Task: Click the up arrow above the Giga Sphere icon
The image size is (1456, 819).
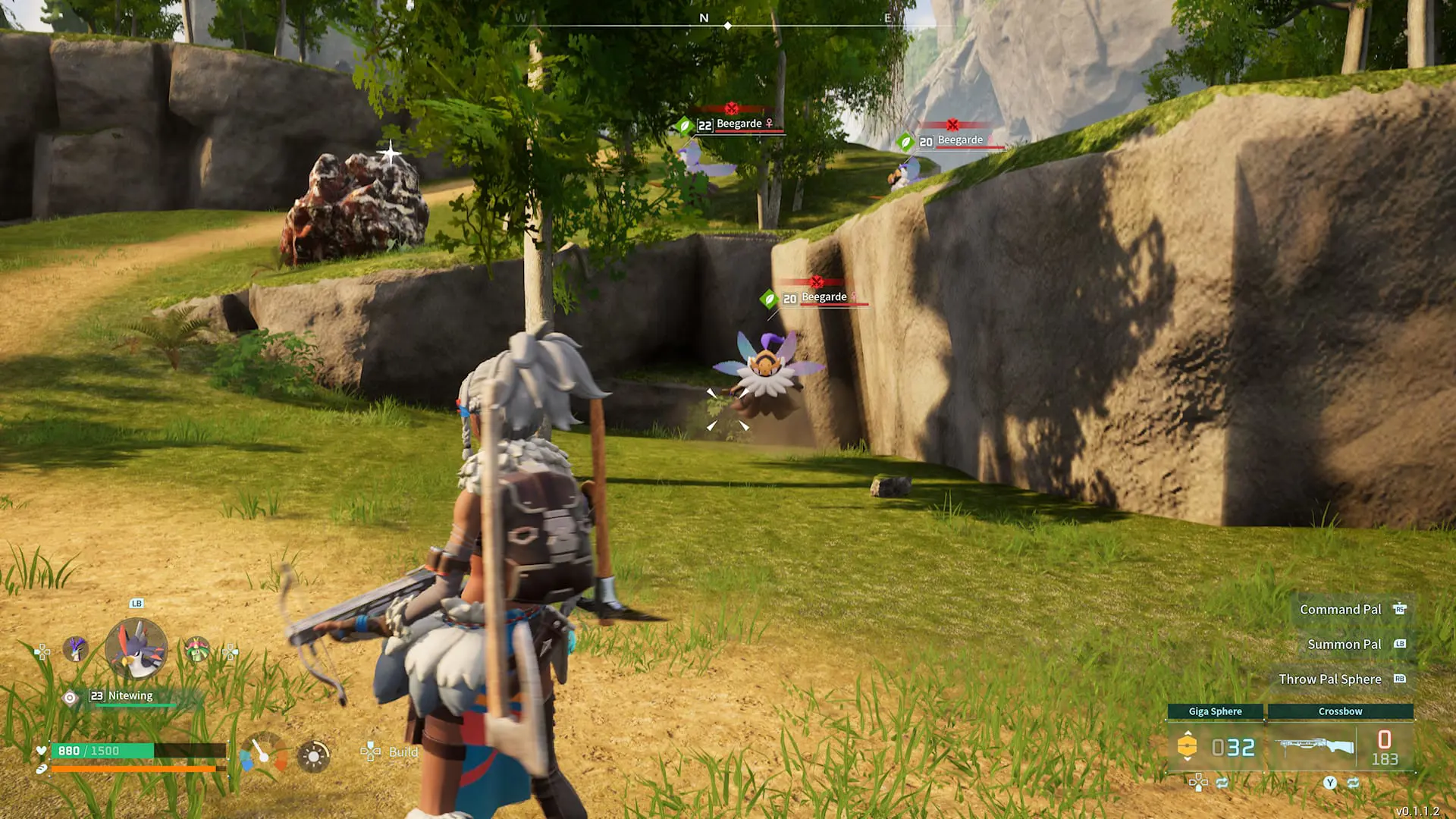Action: tap(1188, 733)
